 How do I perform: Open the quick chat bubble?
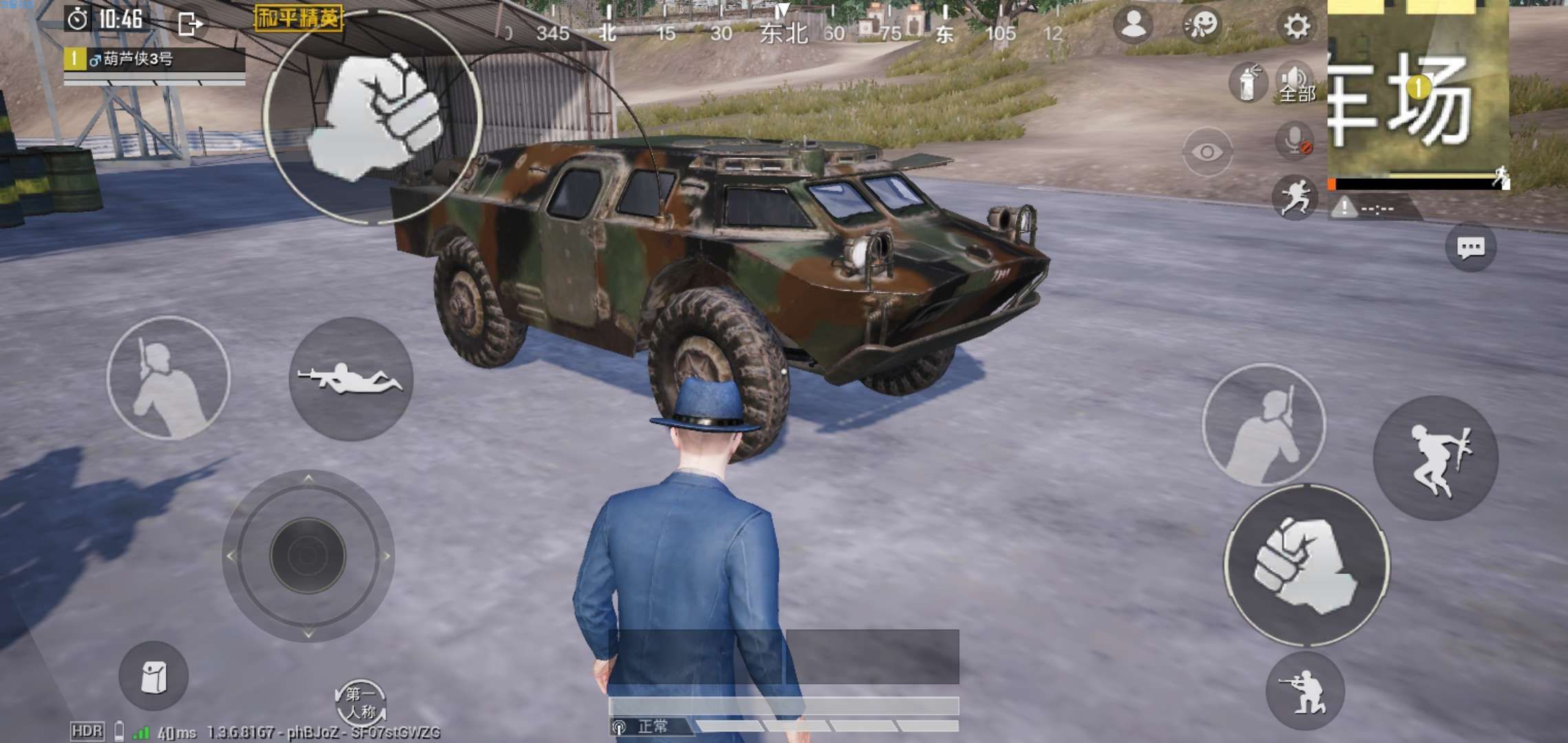coord(1470,248)
